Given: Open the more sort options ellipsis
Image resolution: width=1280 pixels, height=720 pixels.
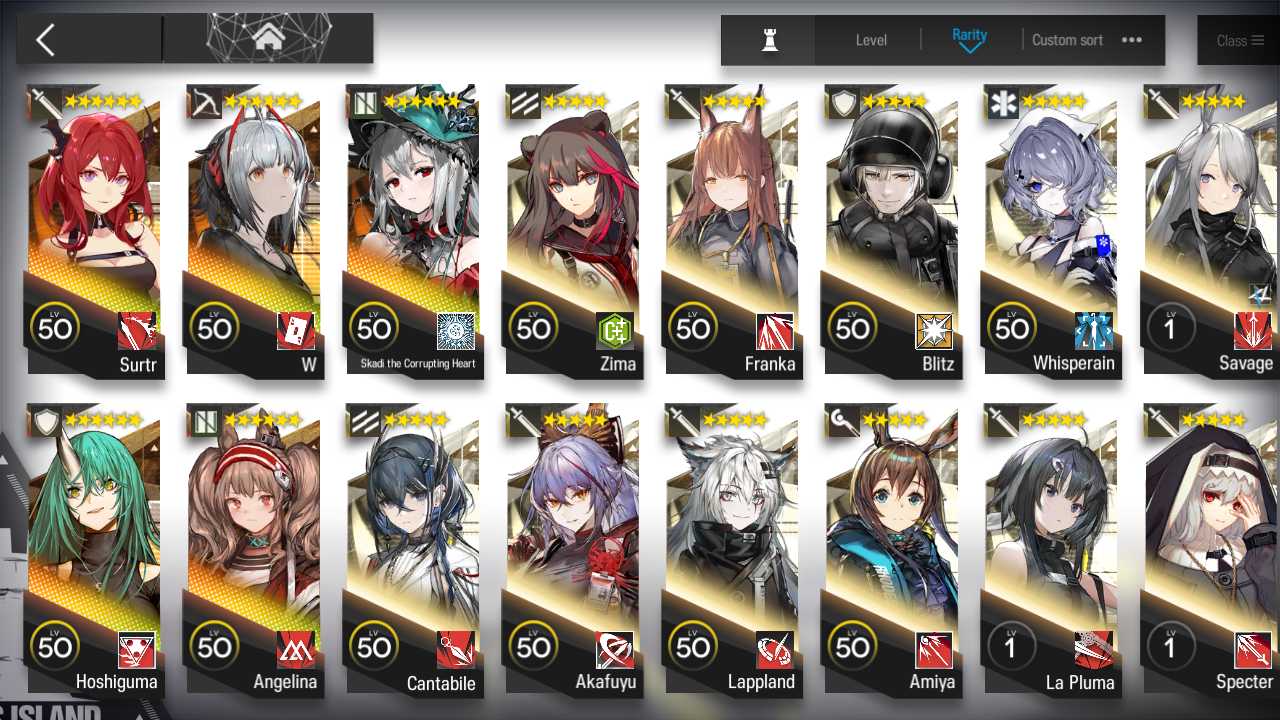Looking at the screenshot, I should pos(1131,41).
